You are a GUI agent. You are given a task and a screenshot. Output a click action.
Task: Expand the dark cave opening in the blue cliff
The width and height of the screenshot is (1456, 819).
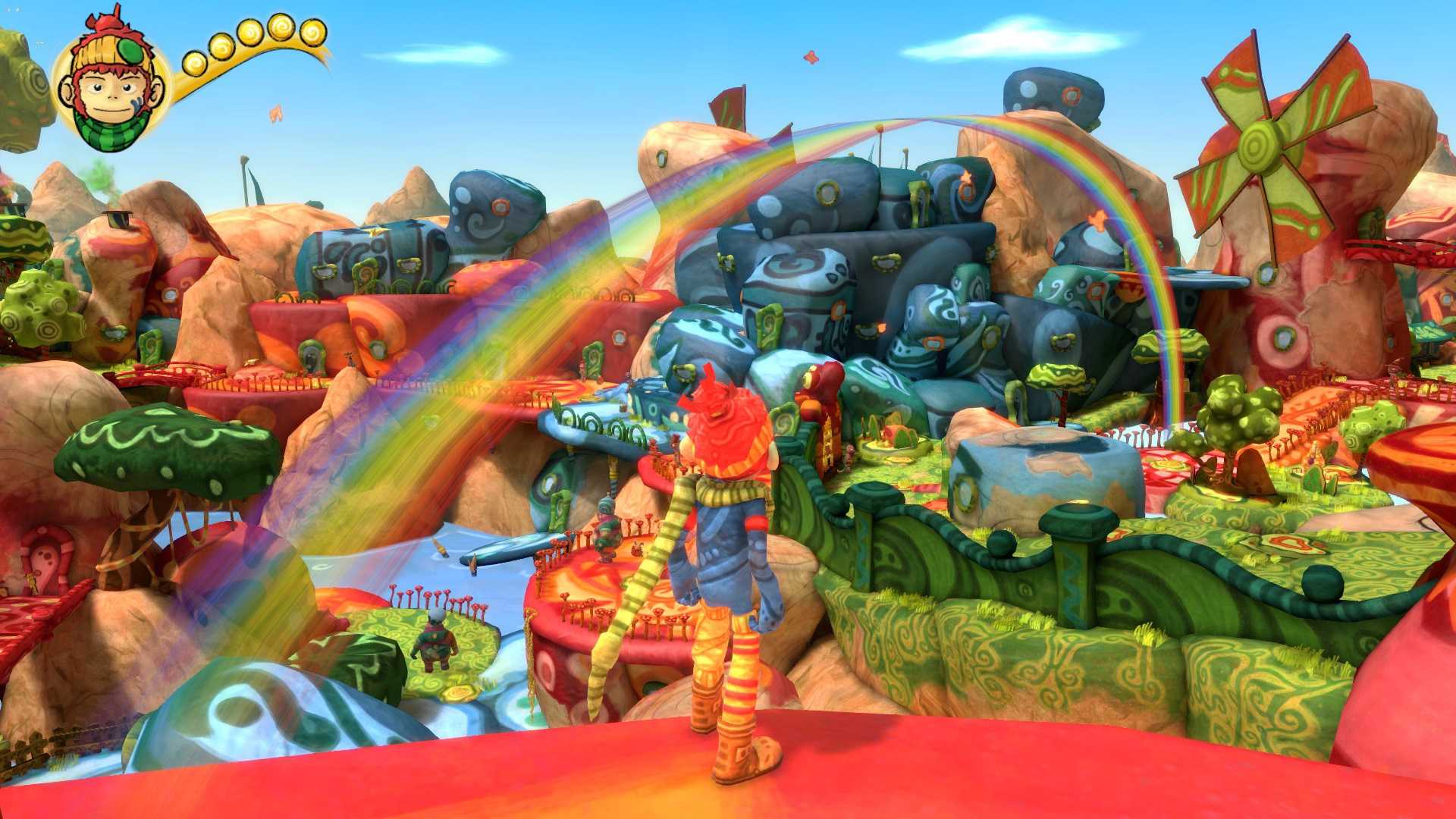(x=900, y=215)
